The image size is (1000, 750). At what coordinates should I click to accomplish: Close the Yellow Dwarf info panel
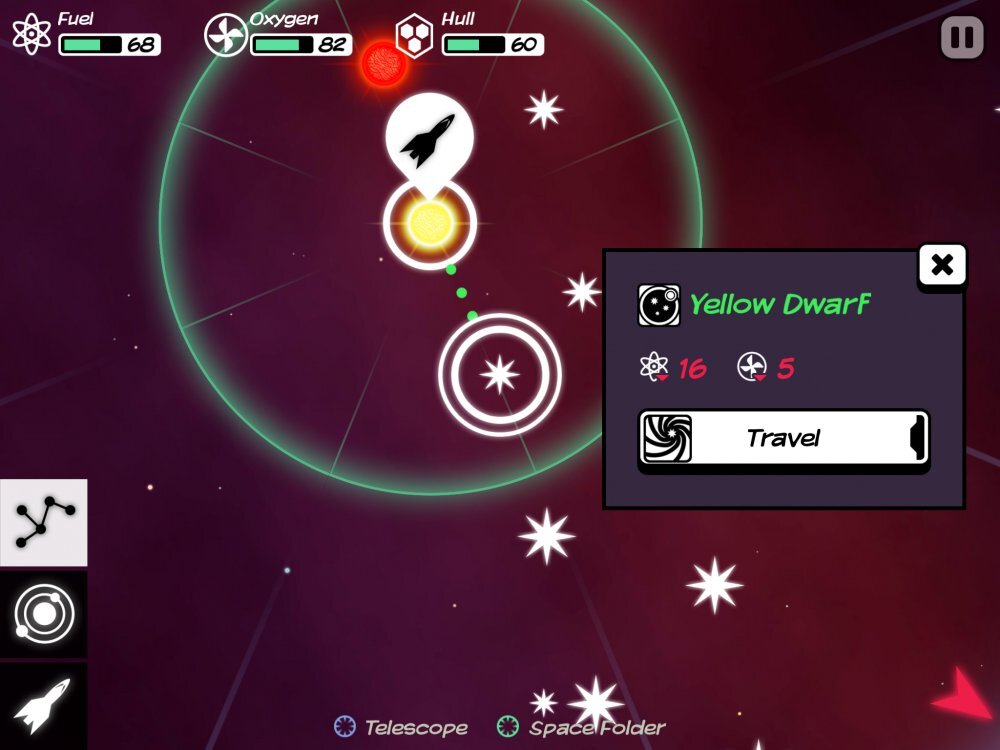tap(942, 266)
